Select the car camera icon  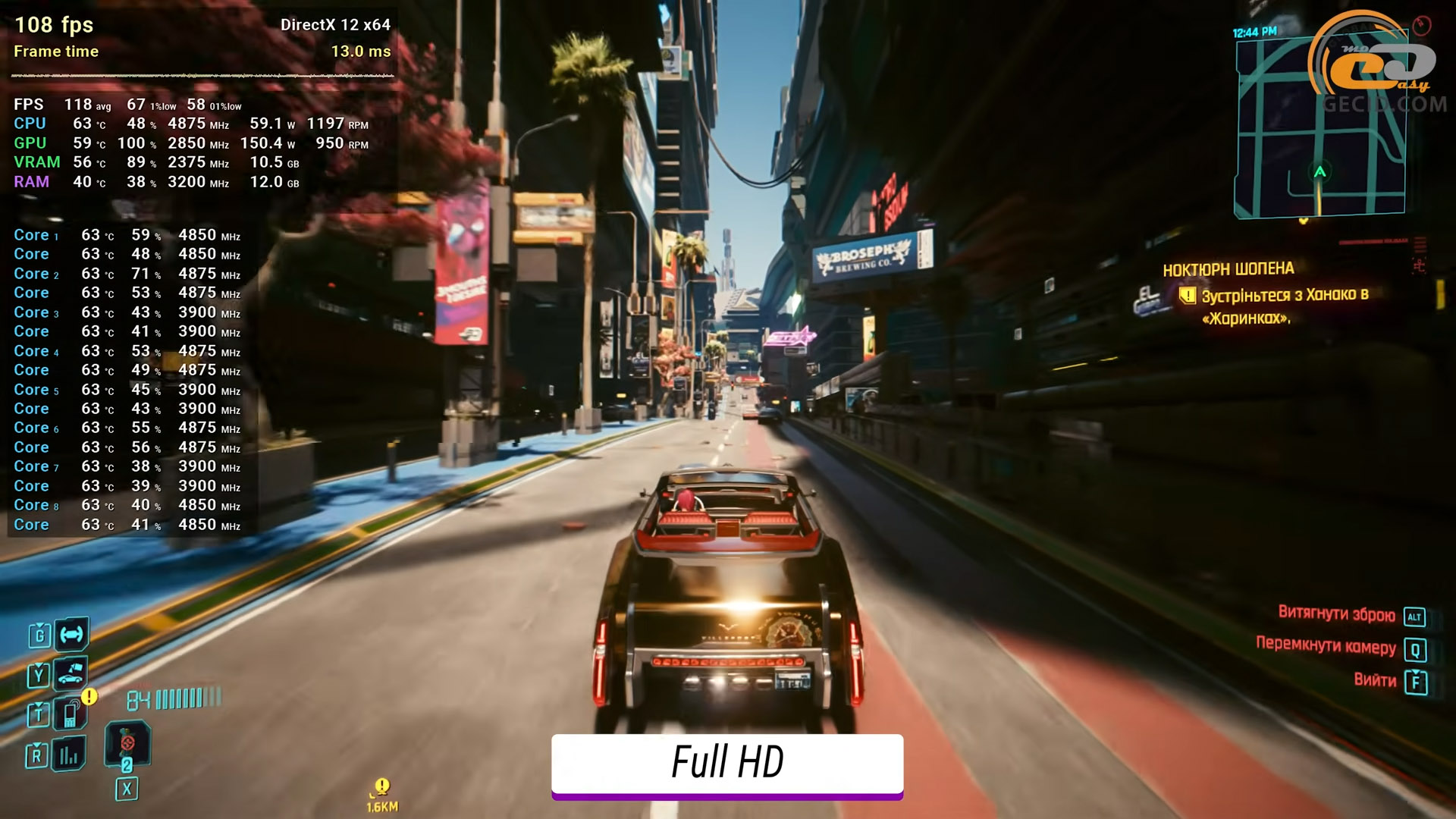click(x=71, y=673)
